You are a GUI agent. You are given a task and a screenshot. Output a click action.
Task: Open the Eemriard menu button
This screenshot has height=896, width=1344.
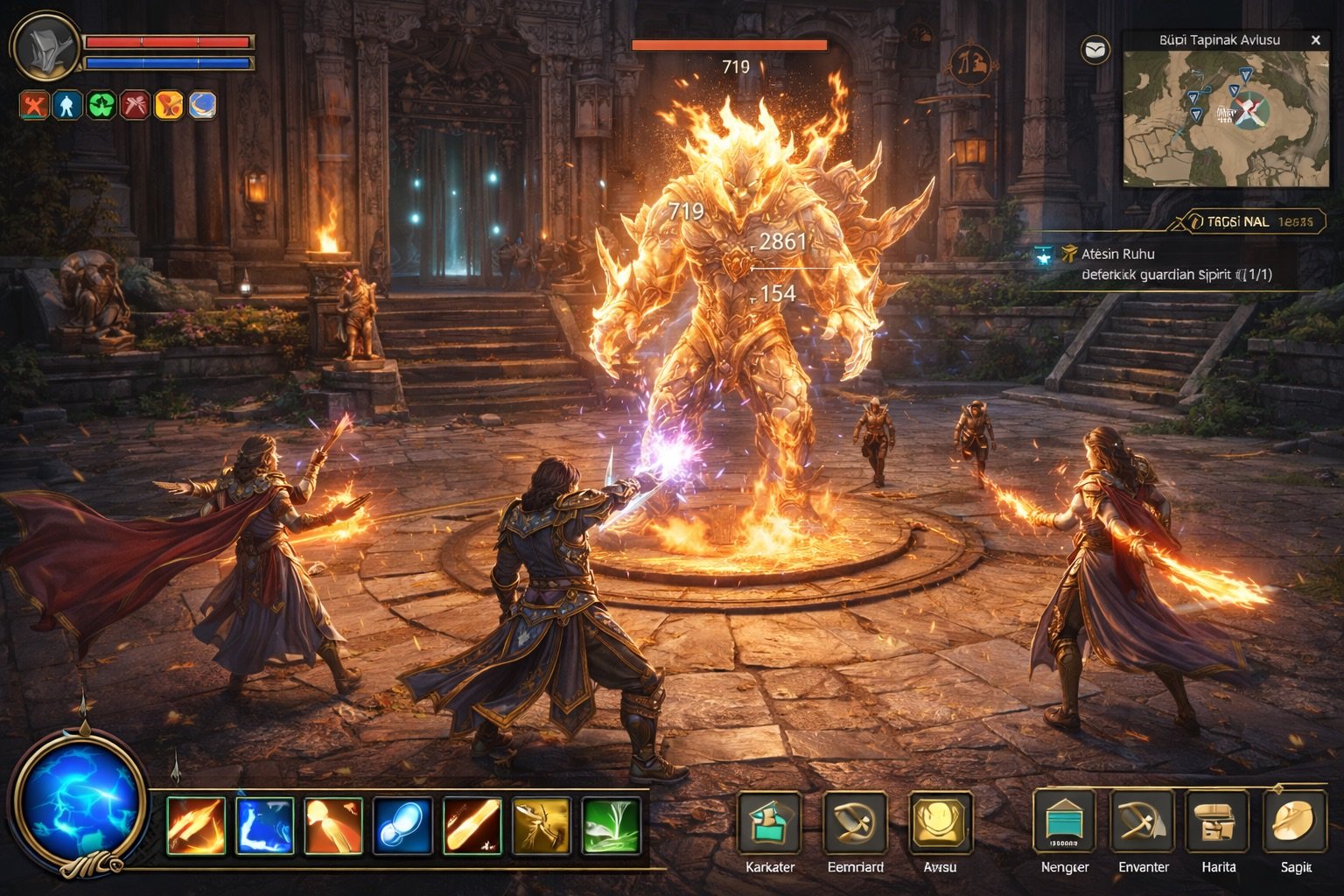(x=855, y=823)
